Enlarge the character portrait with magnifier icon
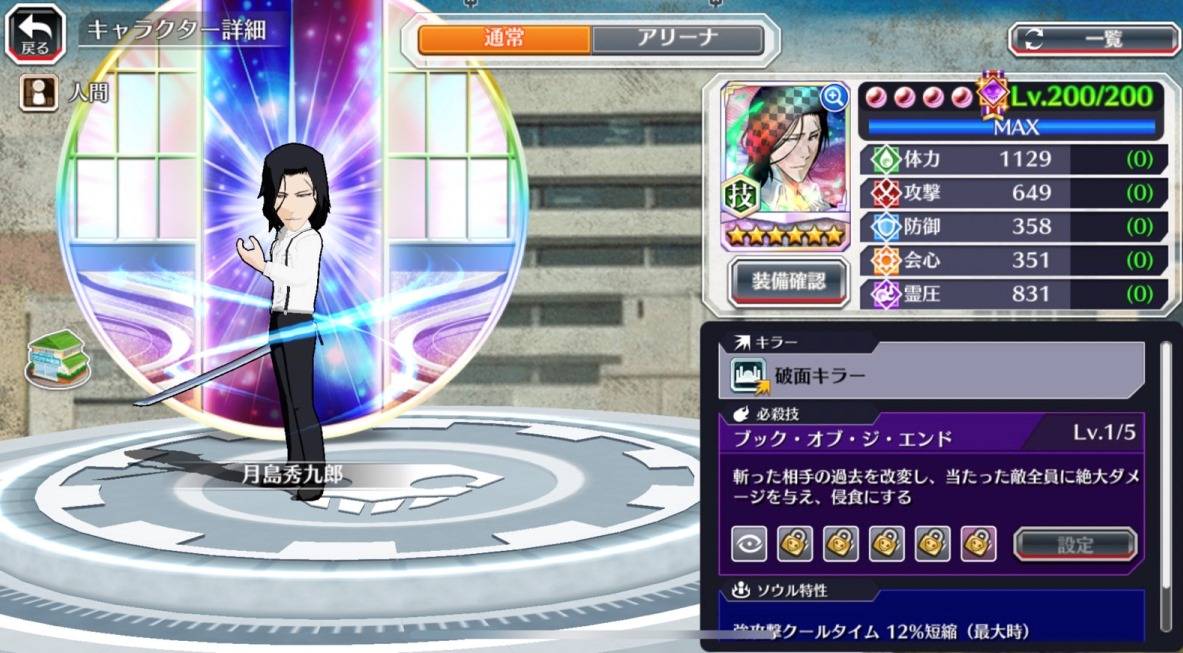 833,97
